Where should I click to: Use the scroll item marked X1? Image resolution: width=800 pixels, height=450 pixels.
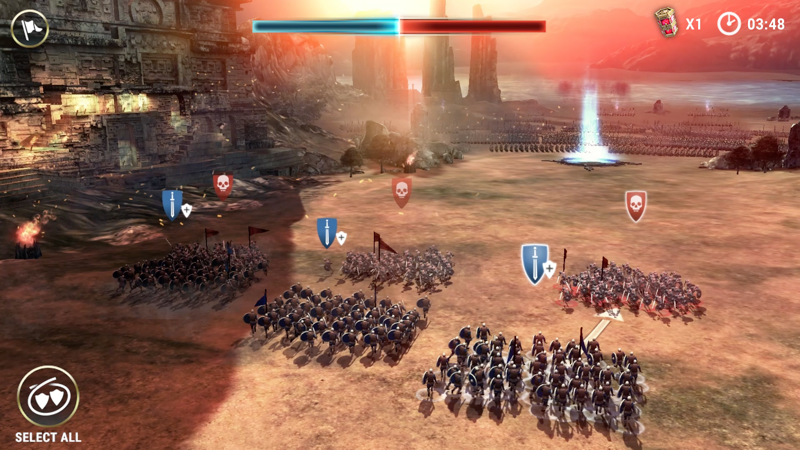(666, 23)
